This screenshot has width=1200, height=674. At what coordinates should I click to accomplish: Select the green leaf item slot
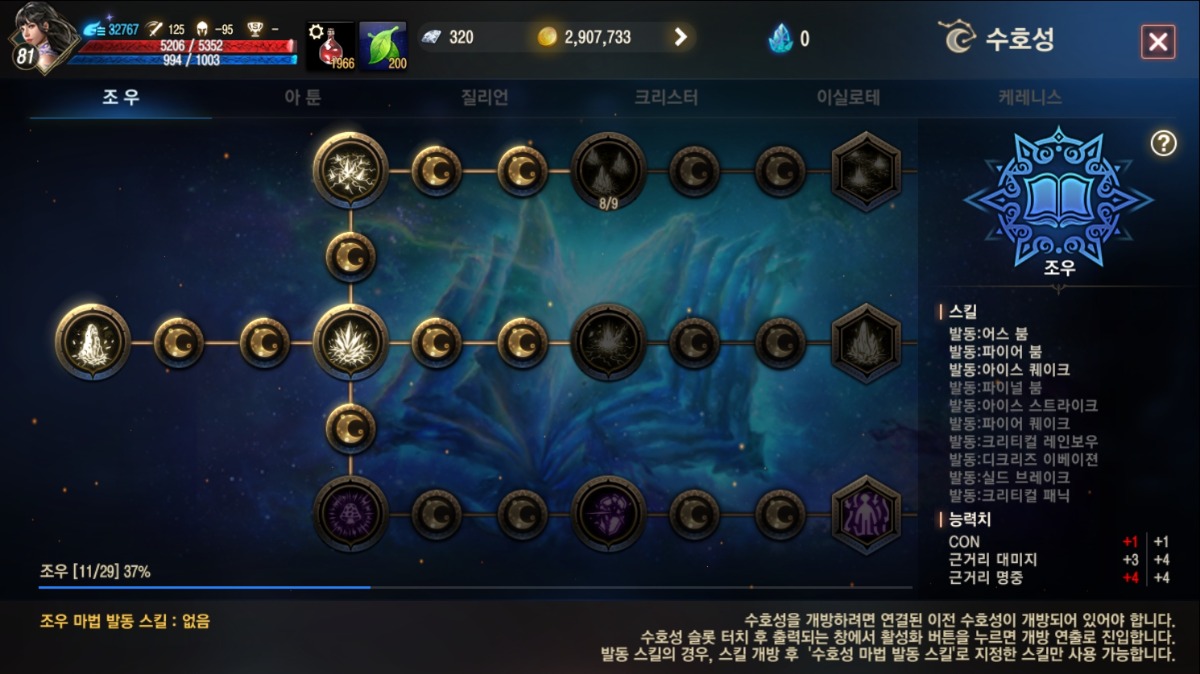(383, 46)
